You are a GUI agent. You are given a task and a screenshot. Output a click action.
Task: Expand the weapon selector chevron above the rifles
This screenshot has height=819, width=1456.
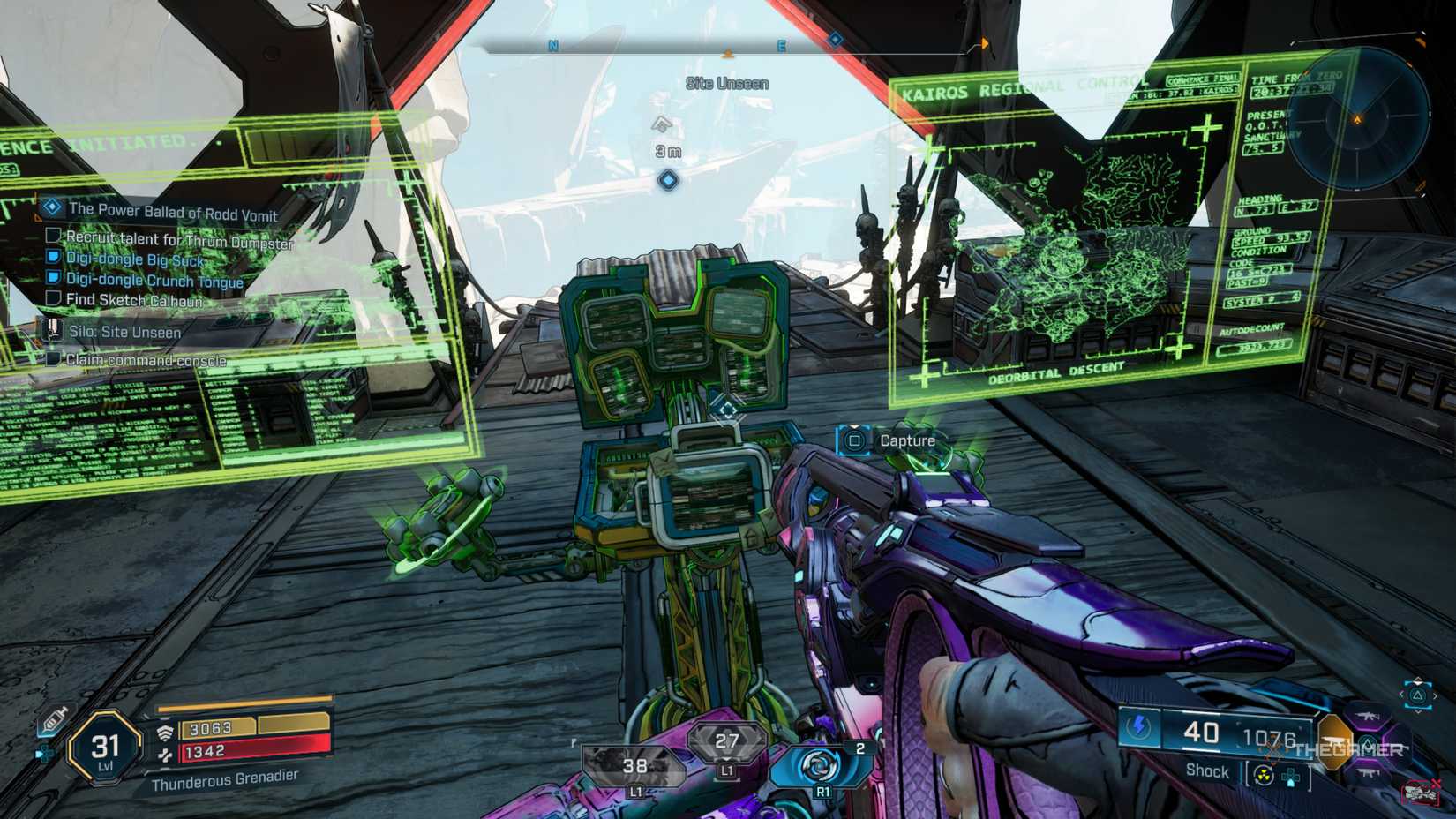1418,680
